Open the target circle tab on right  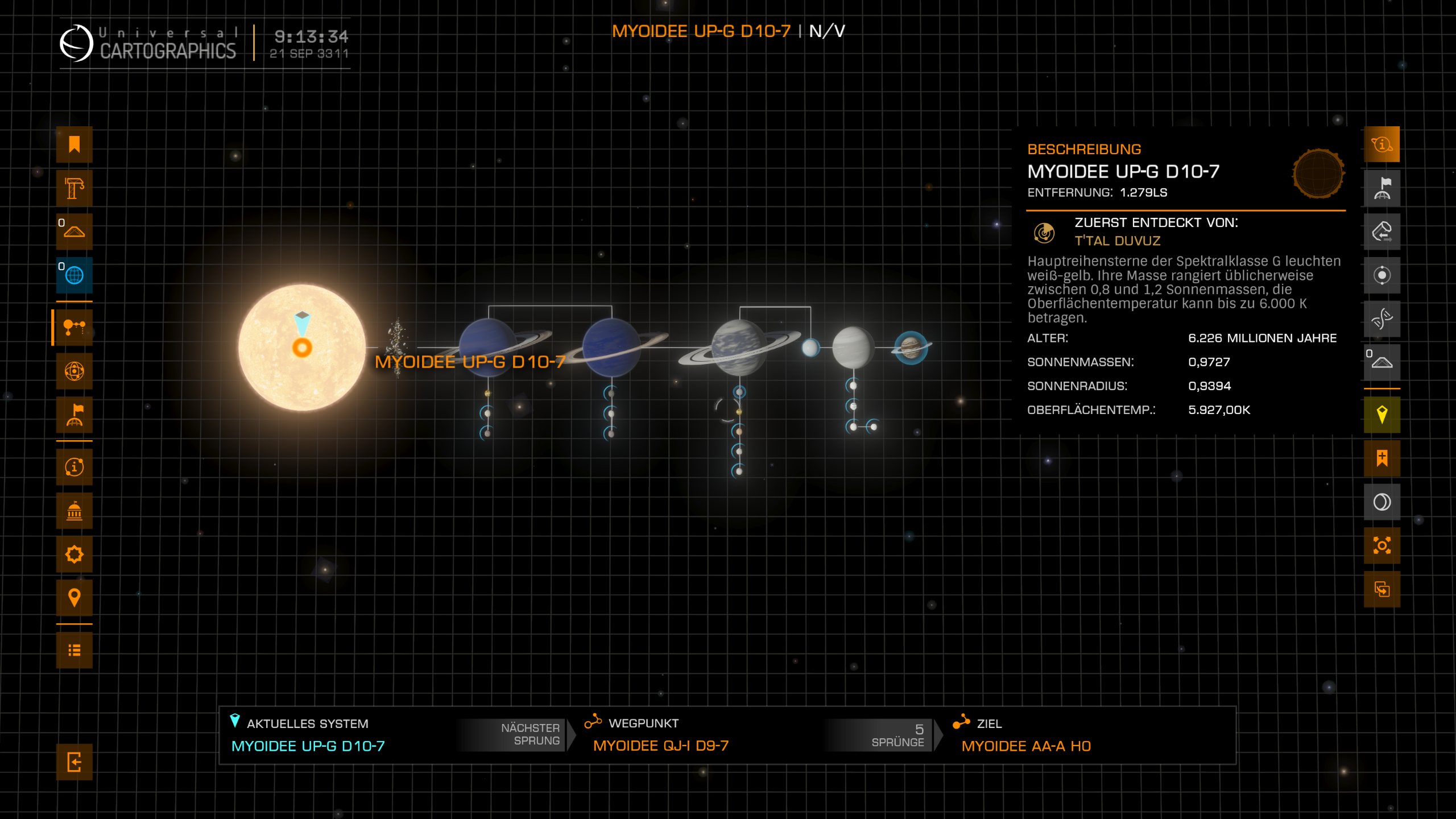point(1381,275)
